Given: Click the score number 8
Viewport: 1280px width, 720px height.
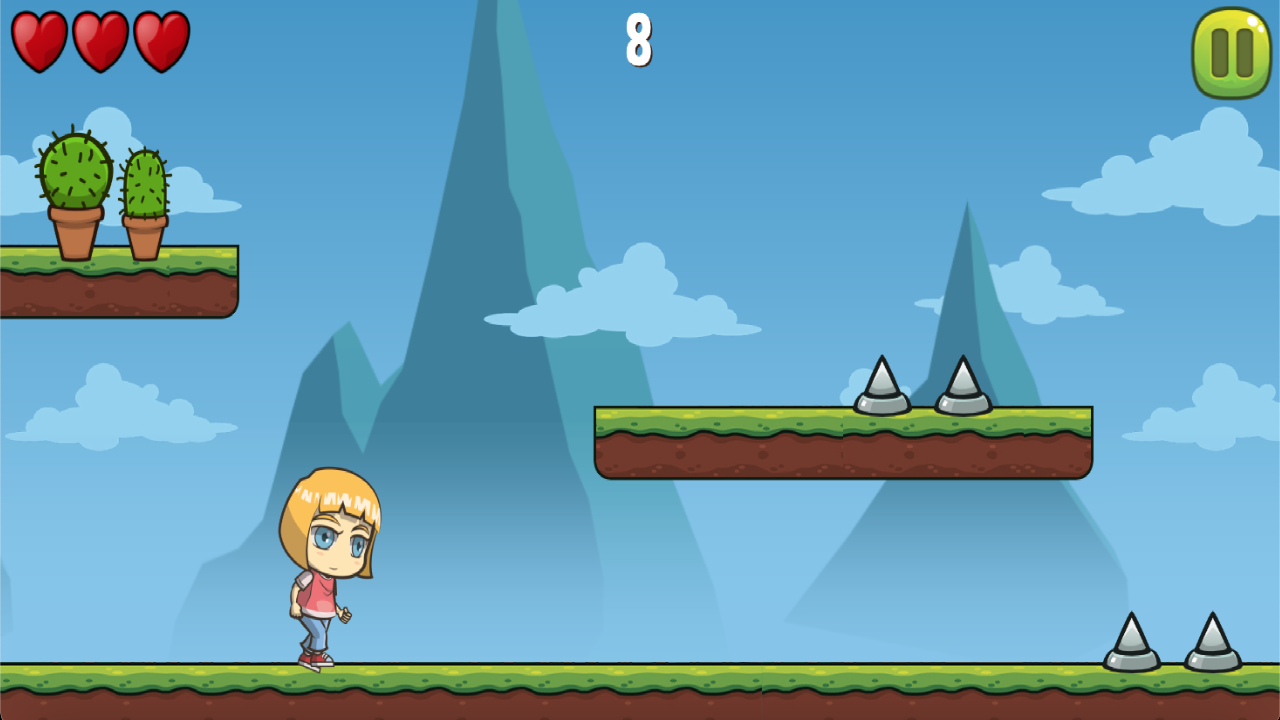Looking at the screenshot, I should [638, 42].
